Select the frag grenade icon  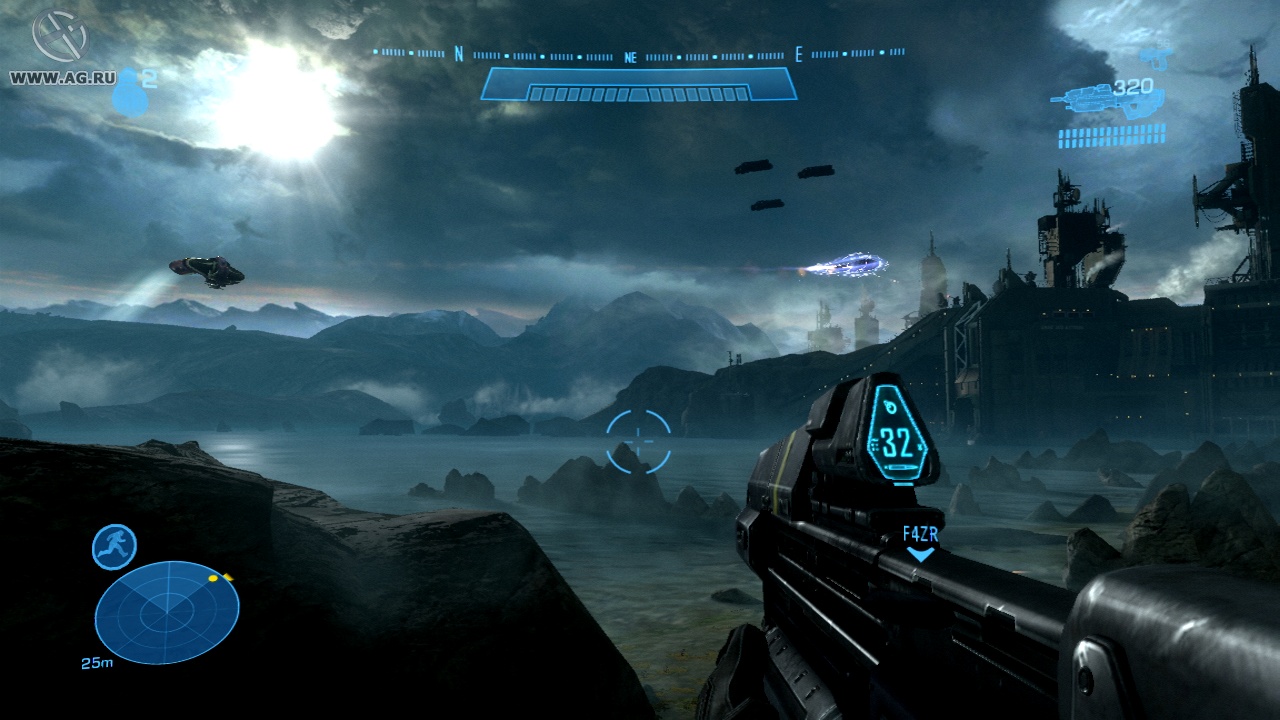(128, 92)
